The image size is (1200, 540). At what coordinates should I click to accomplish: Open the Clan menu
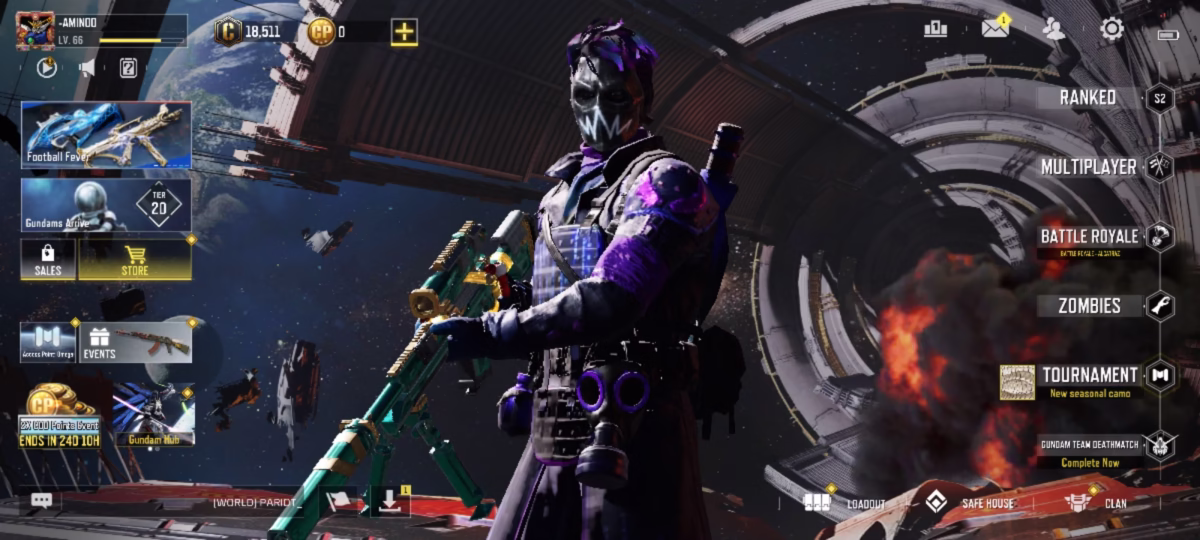[x=1095, y=503]
